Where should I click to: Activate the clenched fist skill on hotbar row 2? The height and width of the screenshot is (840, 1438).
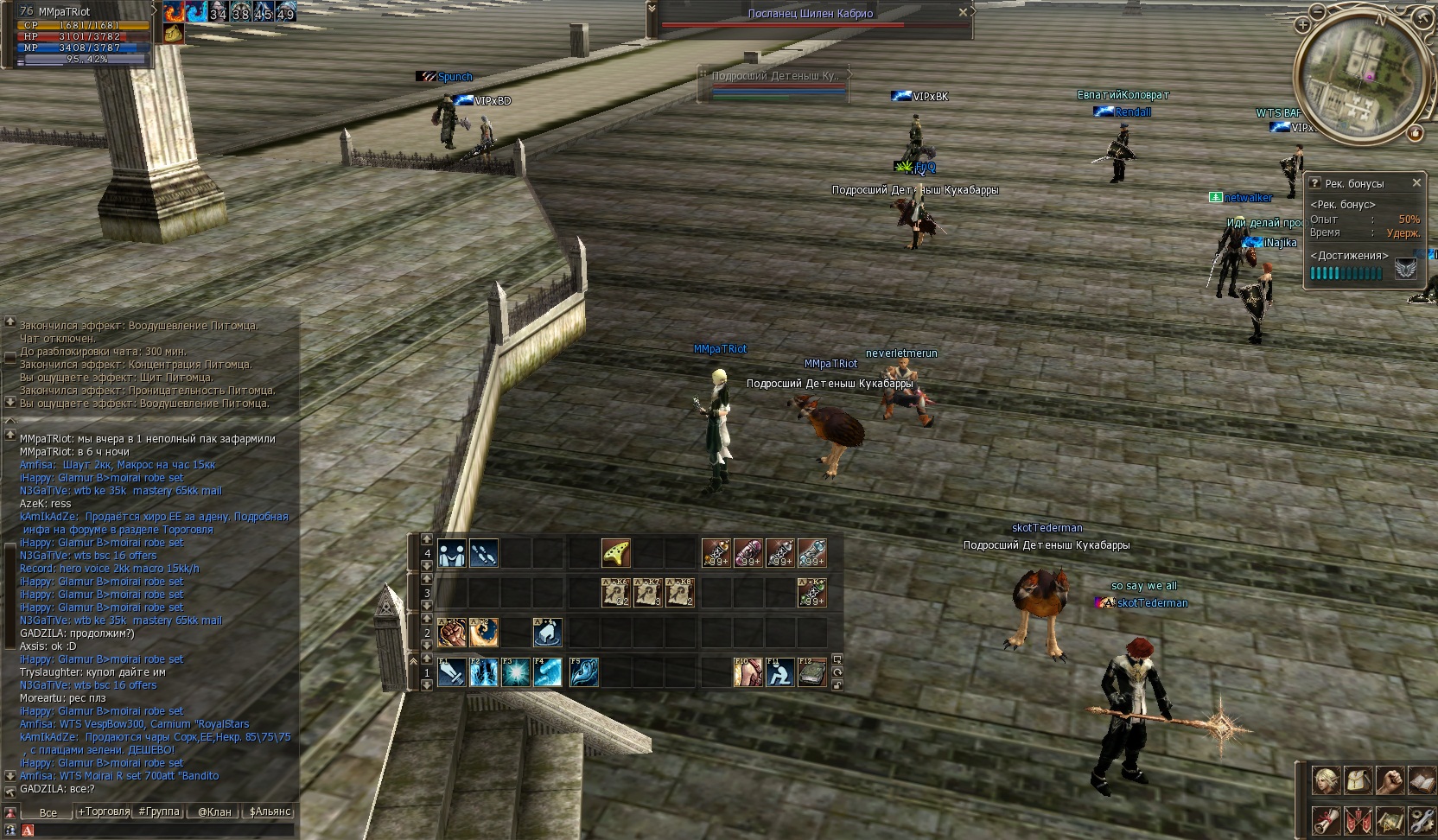click(452, 633)
